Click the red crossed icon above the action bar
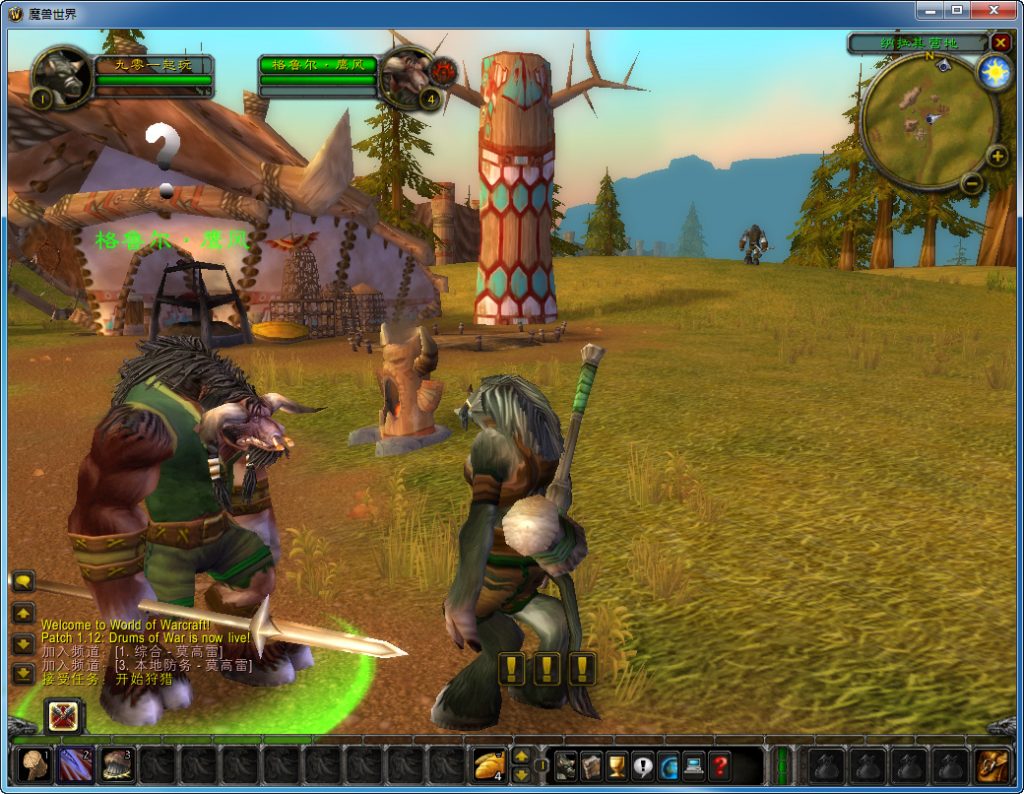Screen dimensions: 1024x794 point(65,715)
